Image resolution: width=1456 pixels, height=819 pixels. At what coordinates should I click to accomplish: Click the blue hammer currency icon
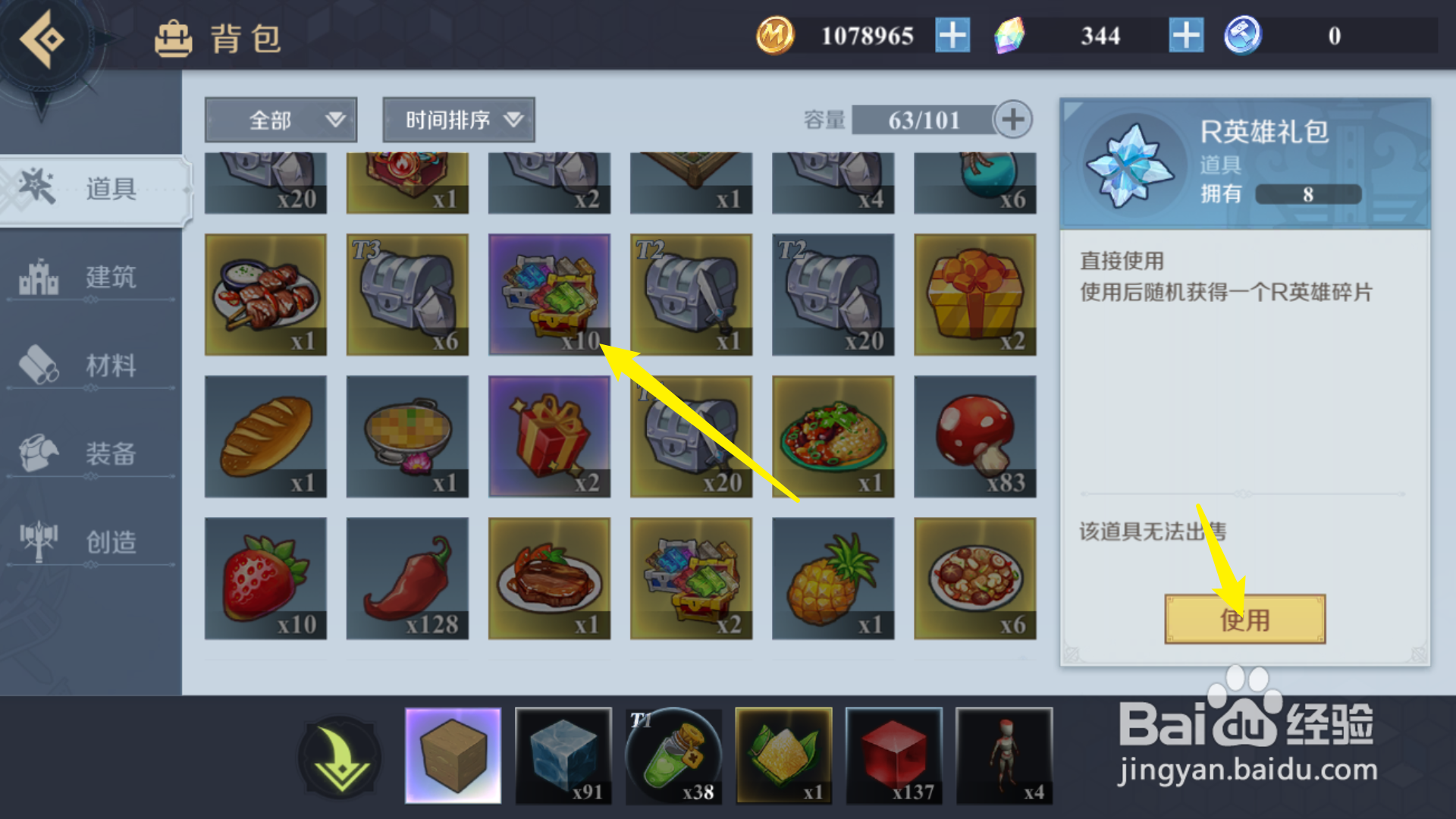click(1244, 34)
